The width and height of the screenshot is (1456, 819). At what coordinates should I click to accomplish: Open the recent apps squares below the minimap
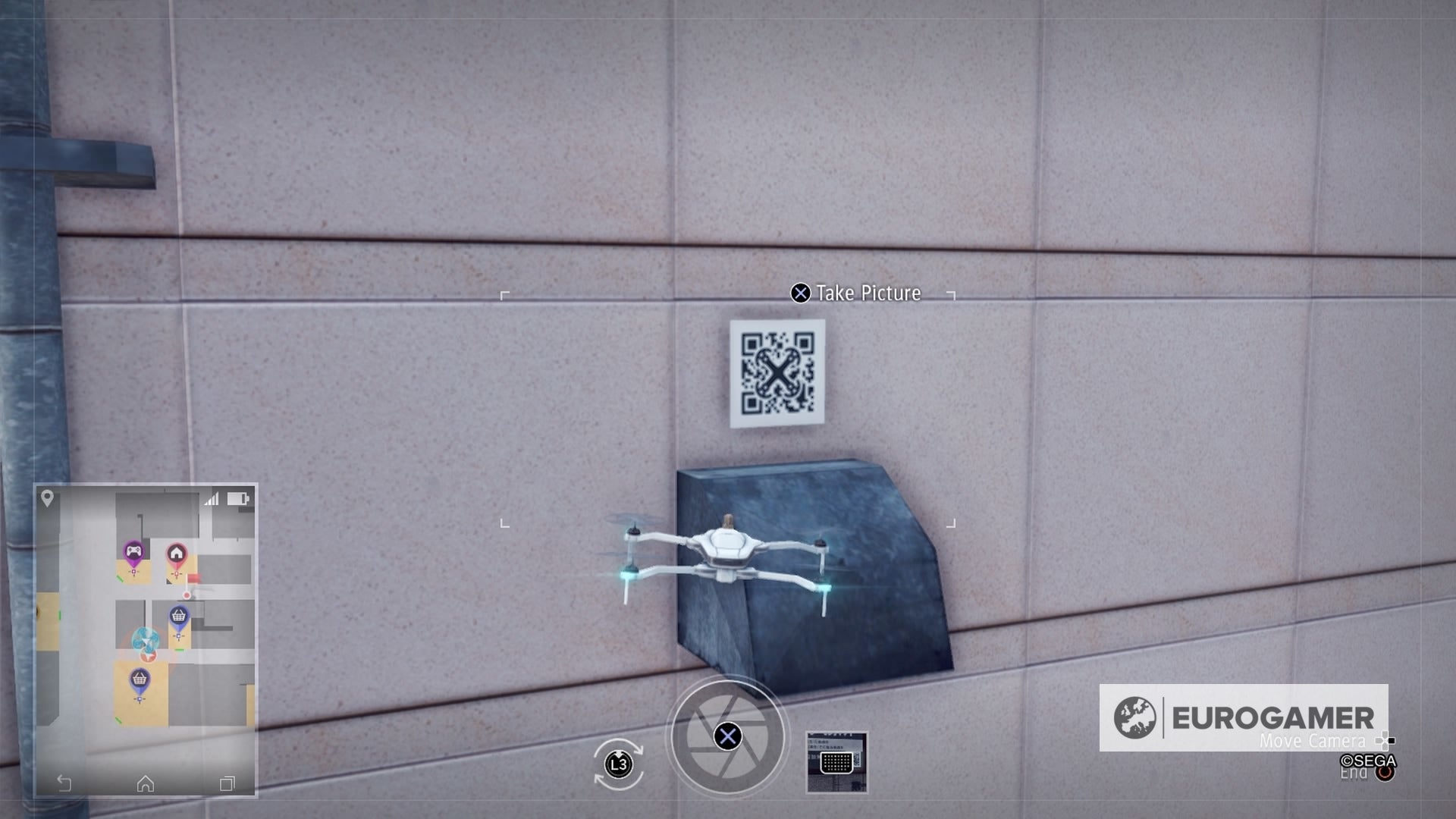pos(227,783)
